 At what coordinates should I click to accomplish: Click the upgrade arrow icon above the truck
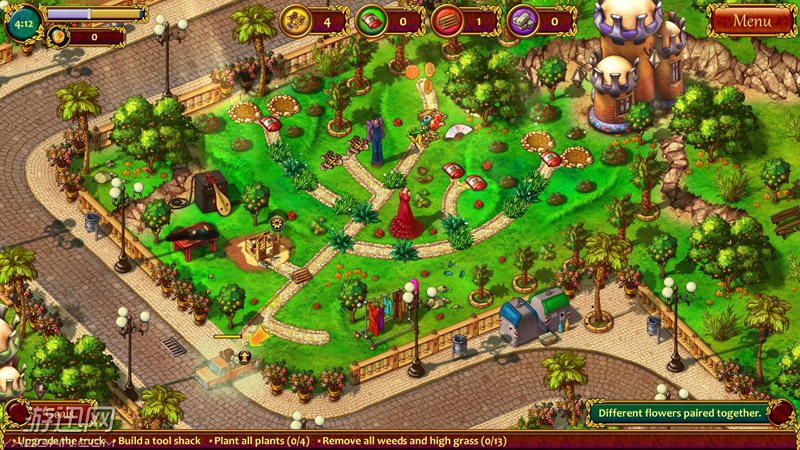tap(245, 355)
